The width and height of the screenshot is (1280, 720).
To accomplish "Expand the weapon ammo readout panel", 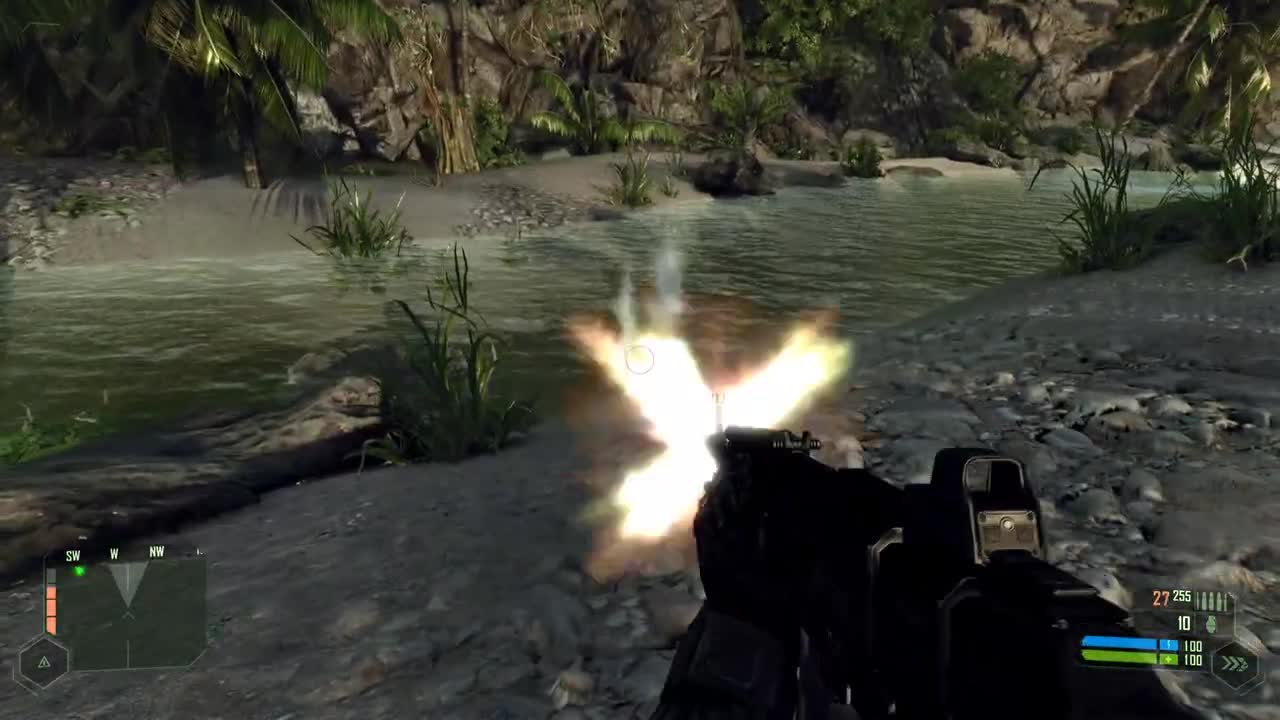I will click(1190, 610).
